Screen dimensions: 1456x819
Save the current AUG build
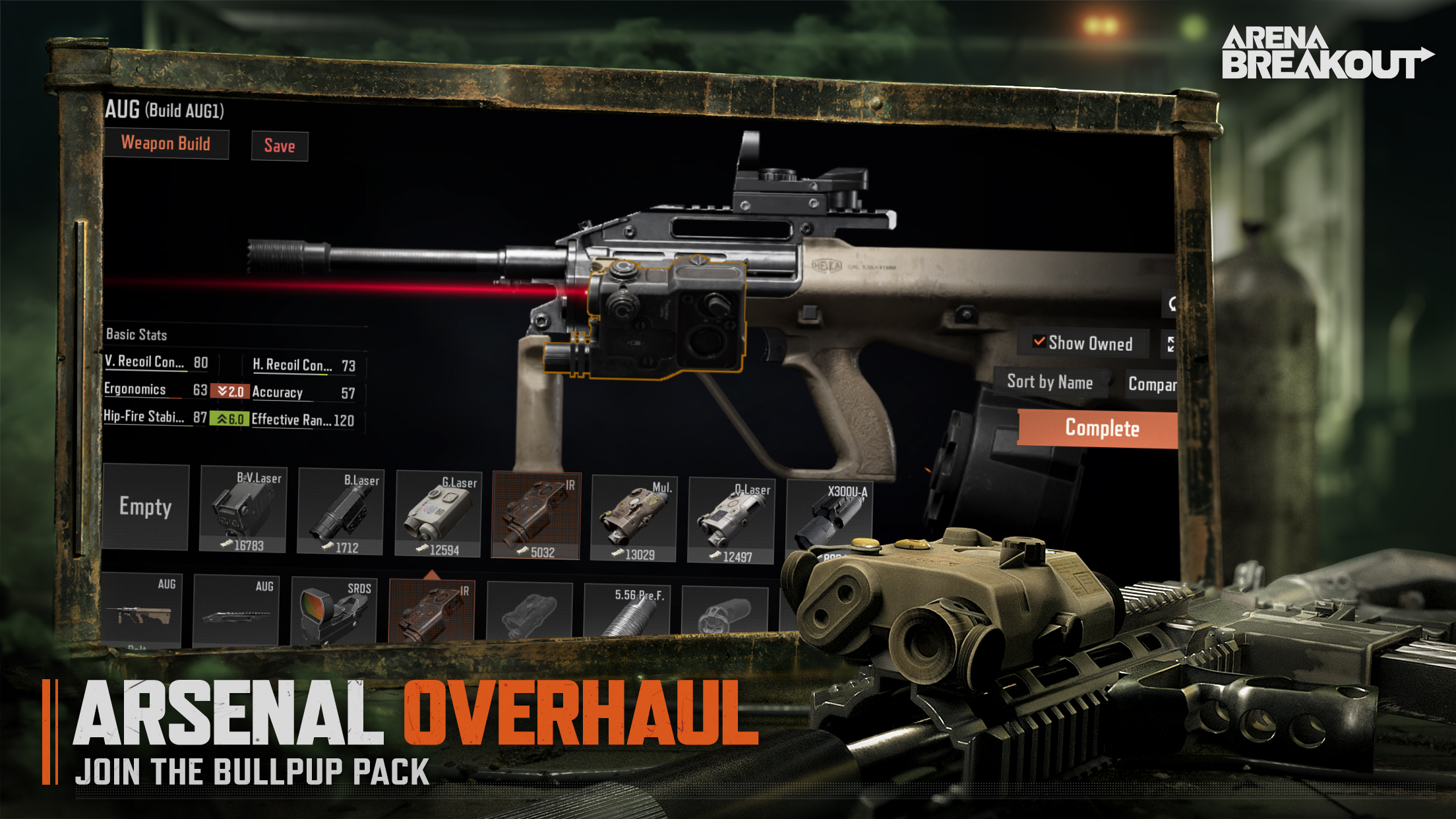tap(280, 146)
